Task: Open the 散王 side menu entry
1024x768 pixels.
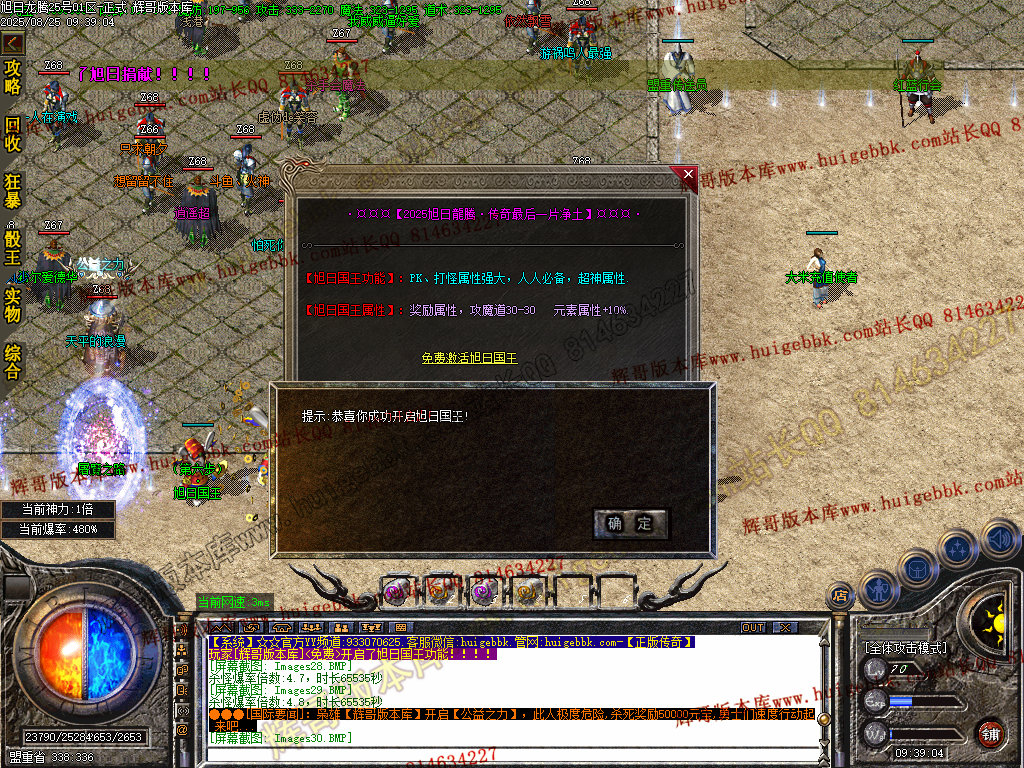Action: [x=13, y=247]
